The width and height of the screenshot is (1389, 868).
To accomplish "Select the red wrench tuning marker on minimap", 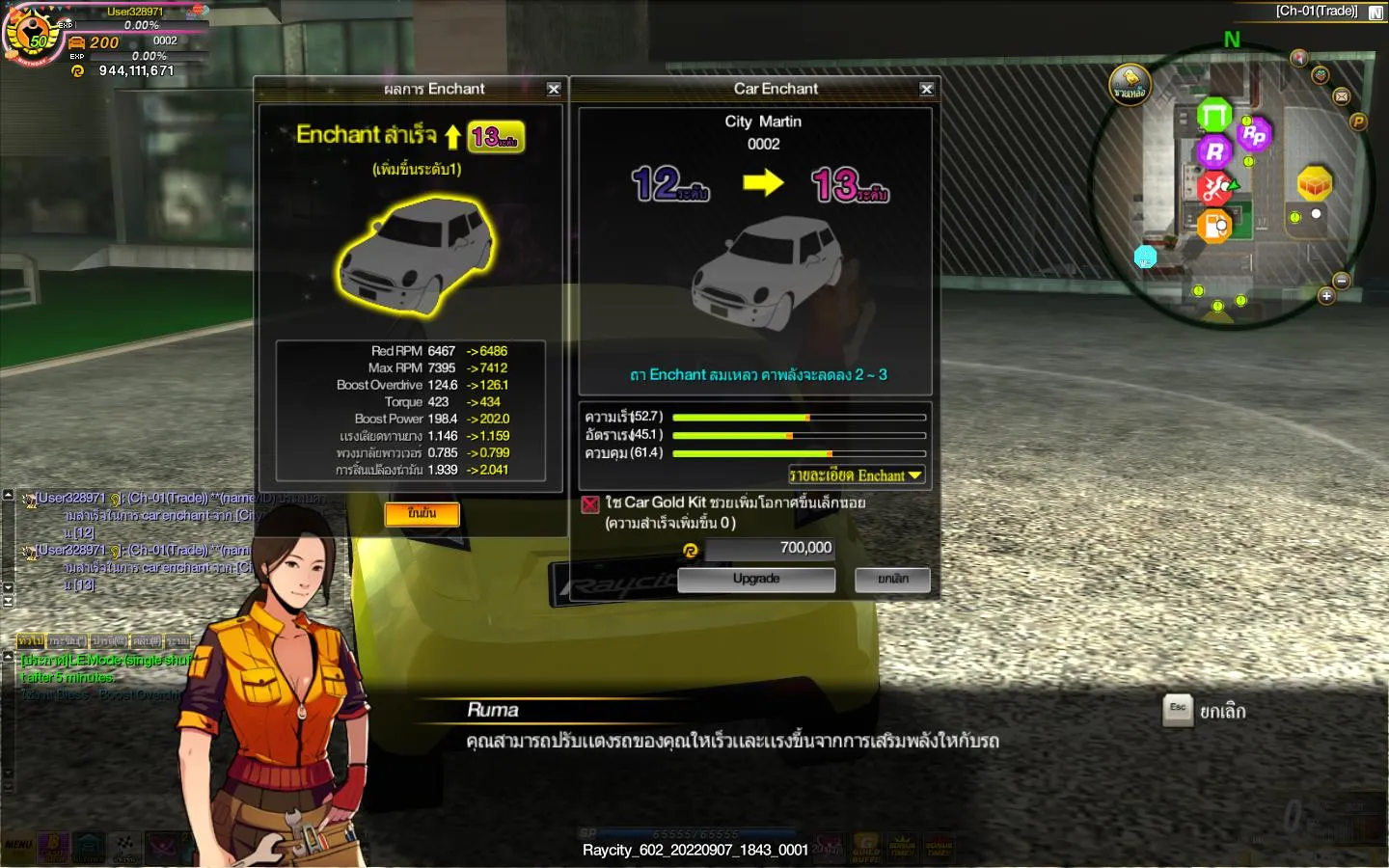I will click(1215, 187).
